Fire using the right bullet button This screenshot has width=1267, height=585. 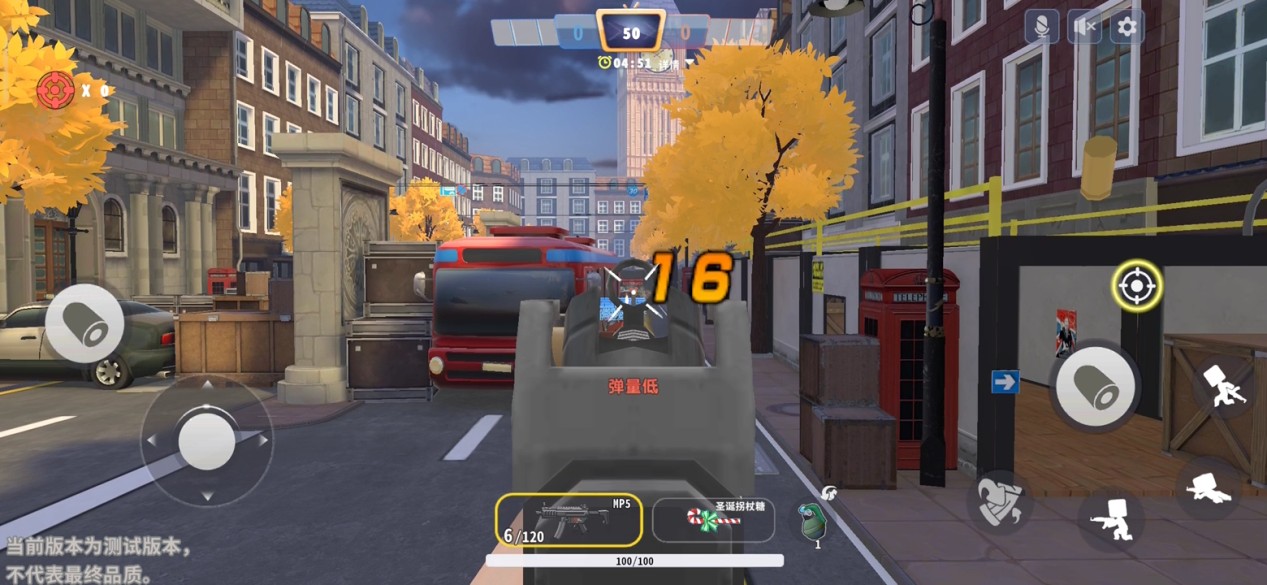1094,385
